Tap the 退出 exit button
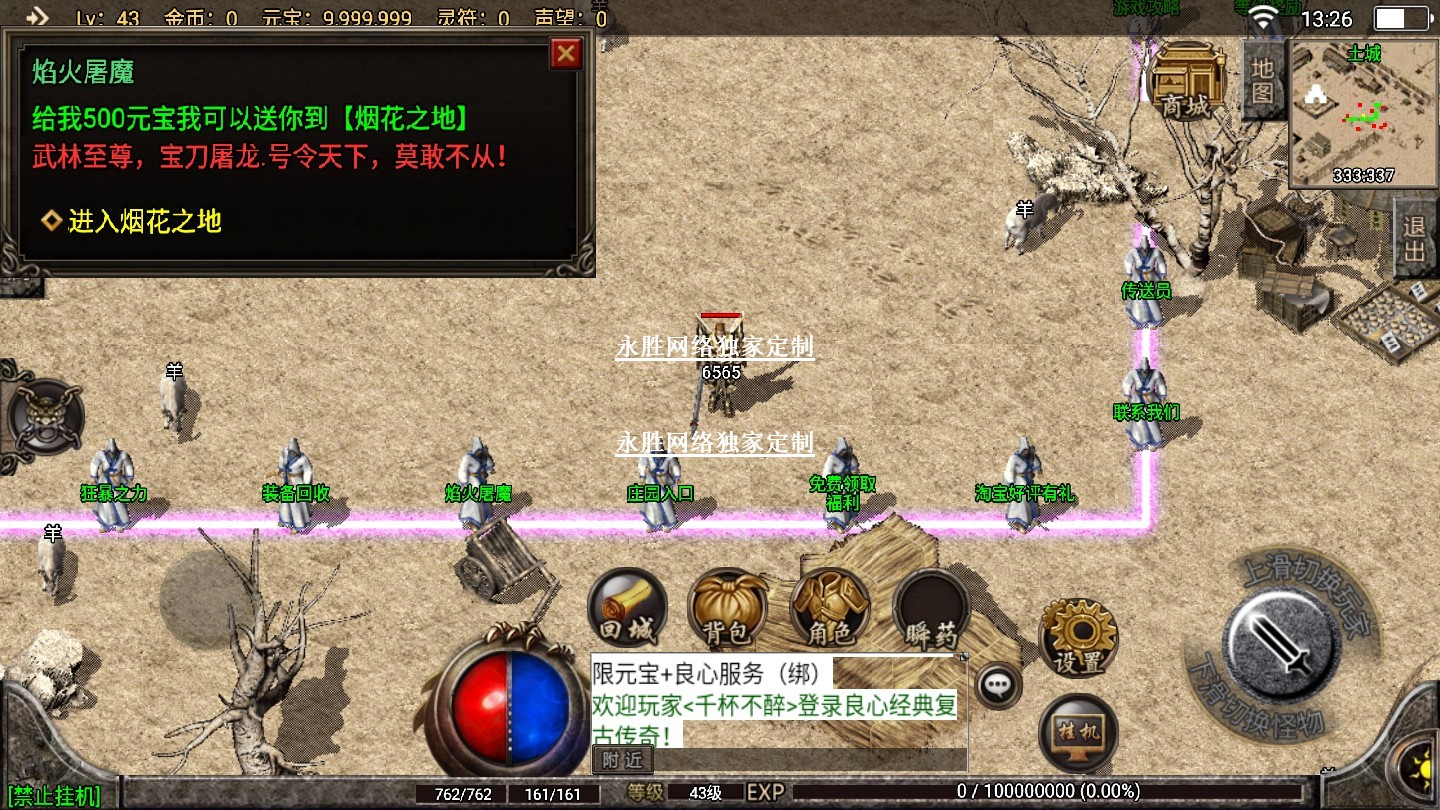Screen dimensions: 1440x810 click(x=1414, y=238)
